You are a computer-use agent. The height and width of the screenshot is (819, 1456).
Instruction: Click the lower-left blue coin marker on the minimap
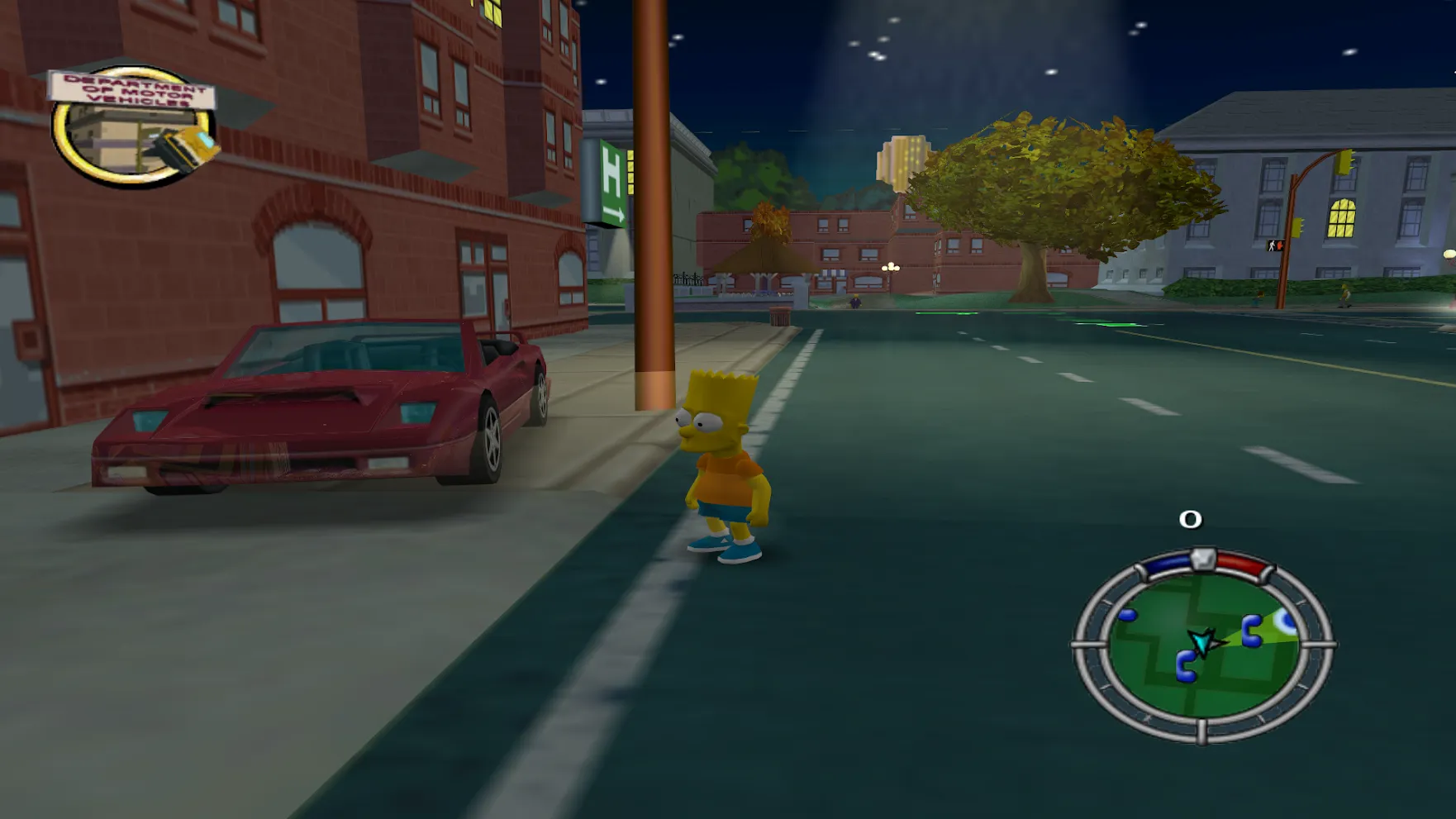(x=1187, y=666)
